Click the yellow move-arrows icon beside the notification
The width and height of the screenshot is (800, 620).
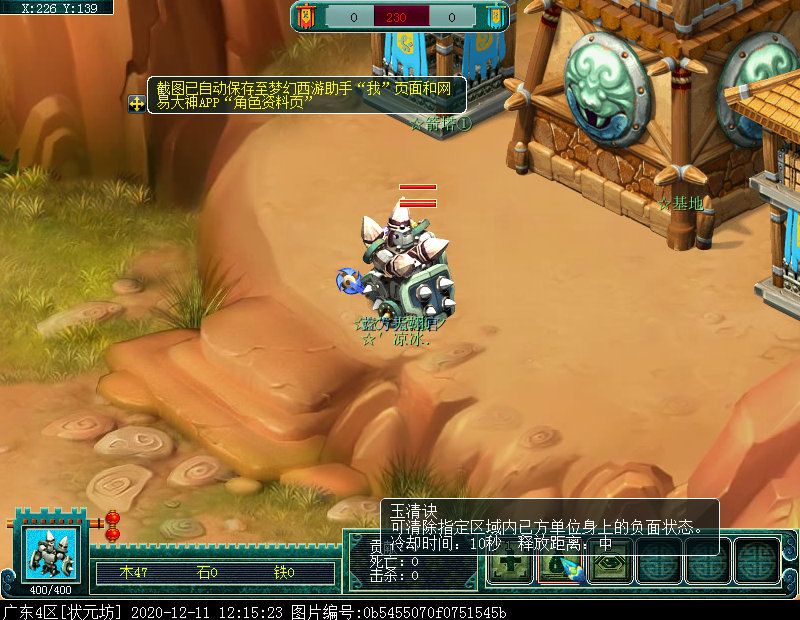(136, 102)
